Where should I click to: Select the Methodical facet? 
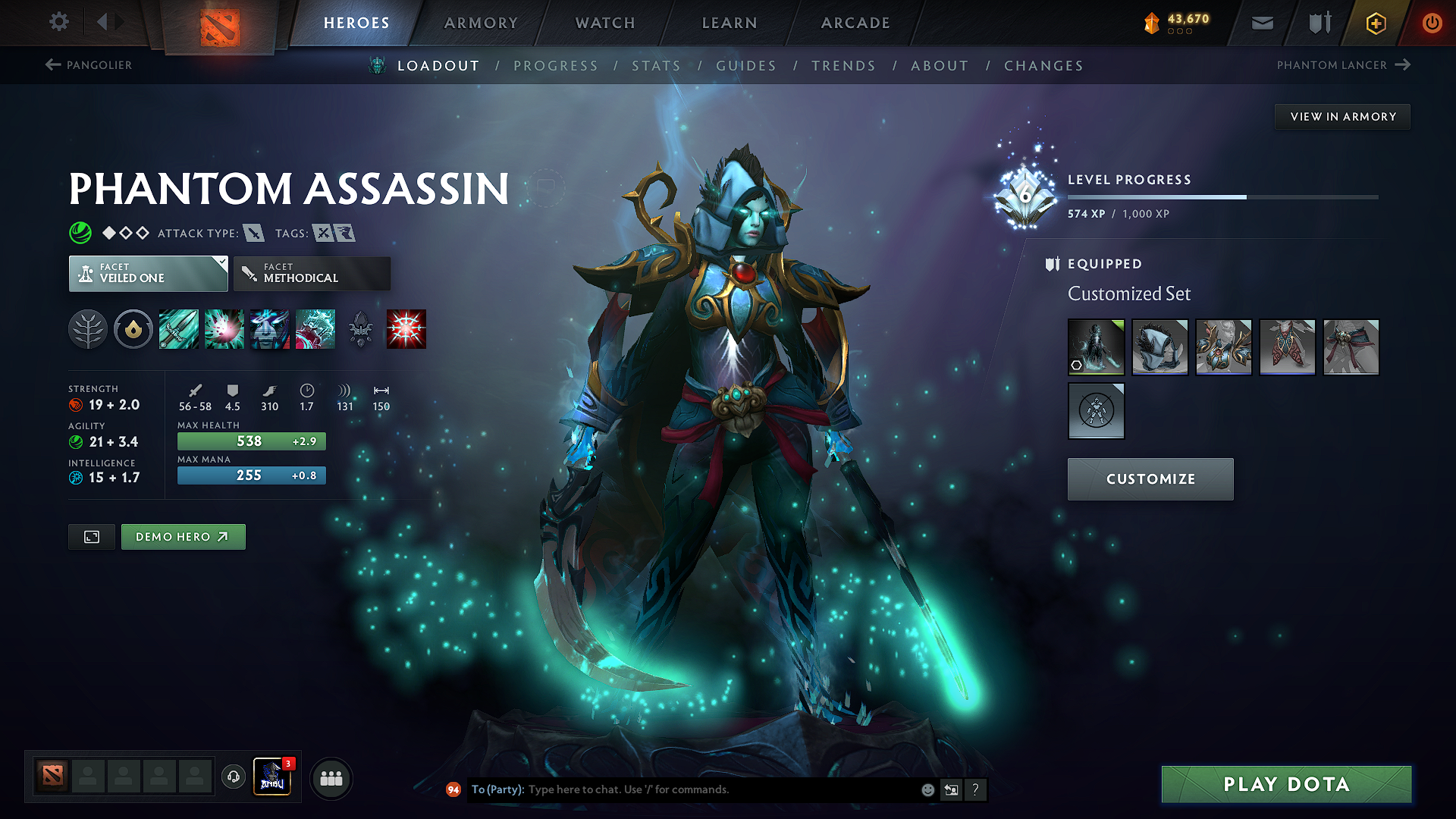click(312, 273)
